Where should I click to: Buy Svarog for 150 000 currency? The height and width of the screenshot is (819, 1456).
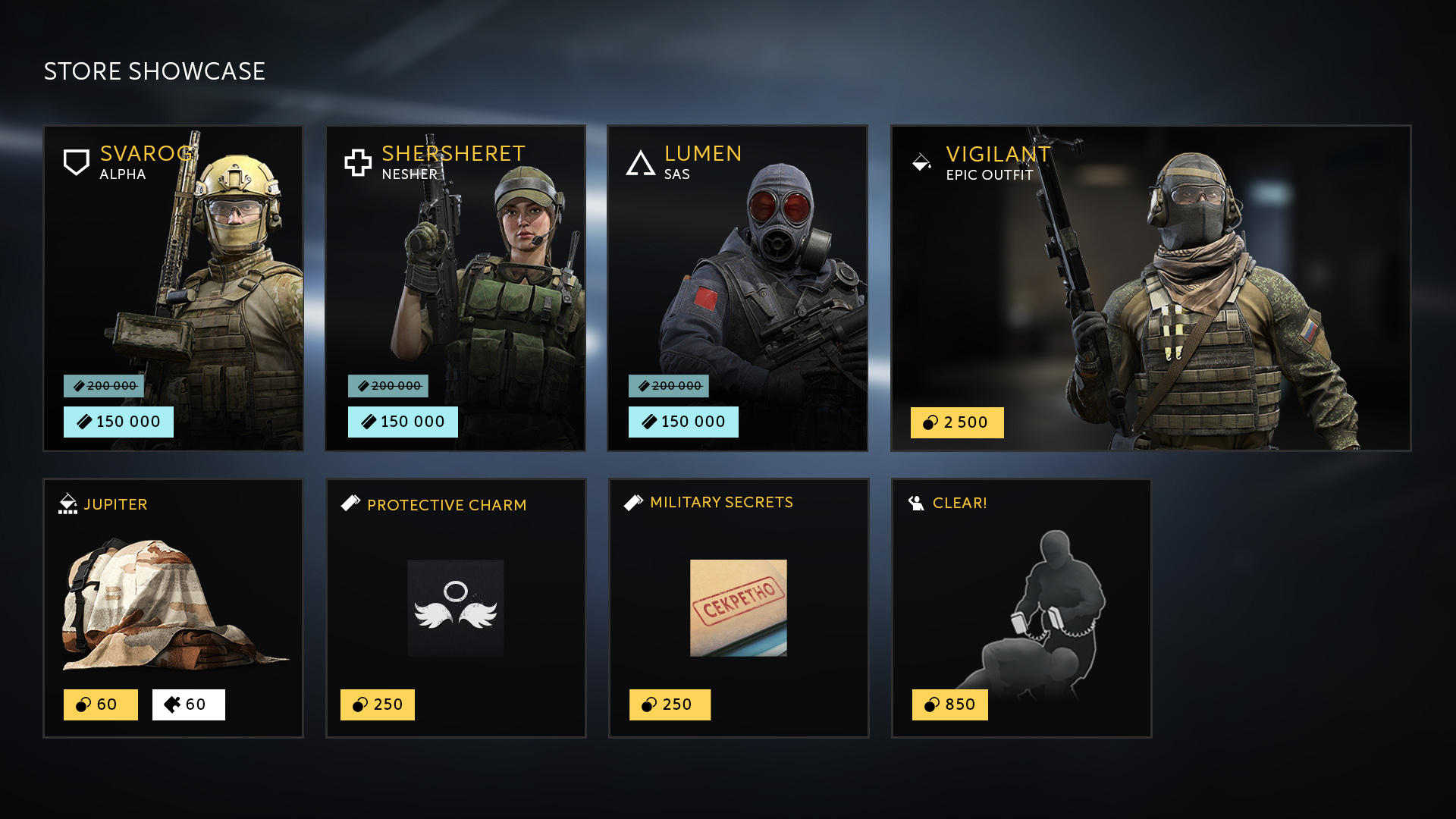(x=118, y=422)
